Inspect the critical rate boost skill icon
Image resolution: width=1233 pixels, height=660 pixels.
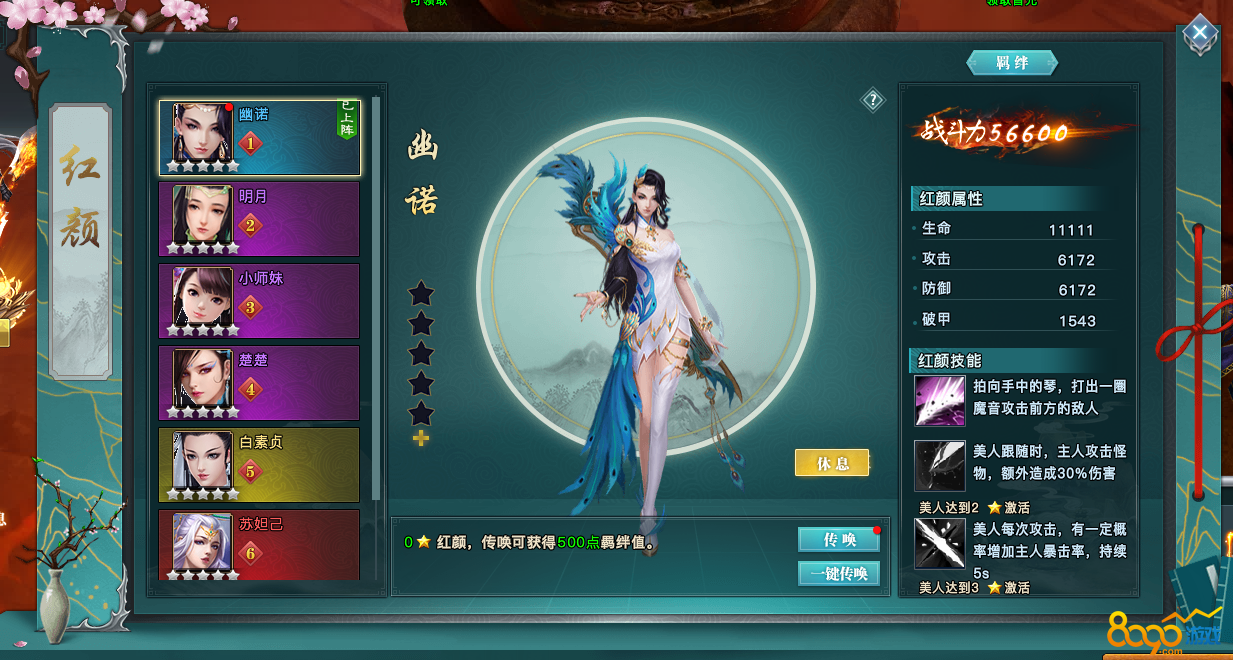pyautogui.click(x=939, y=543)
